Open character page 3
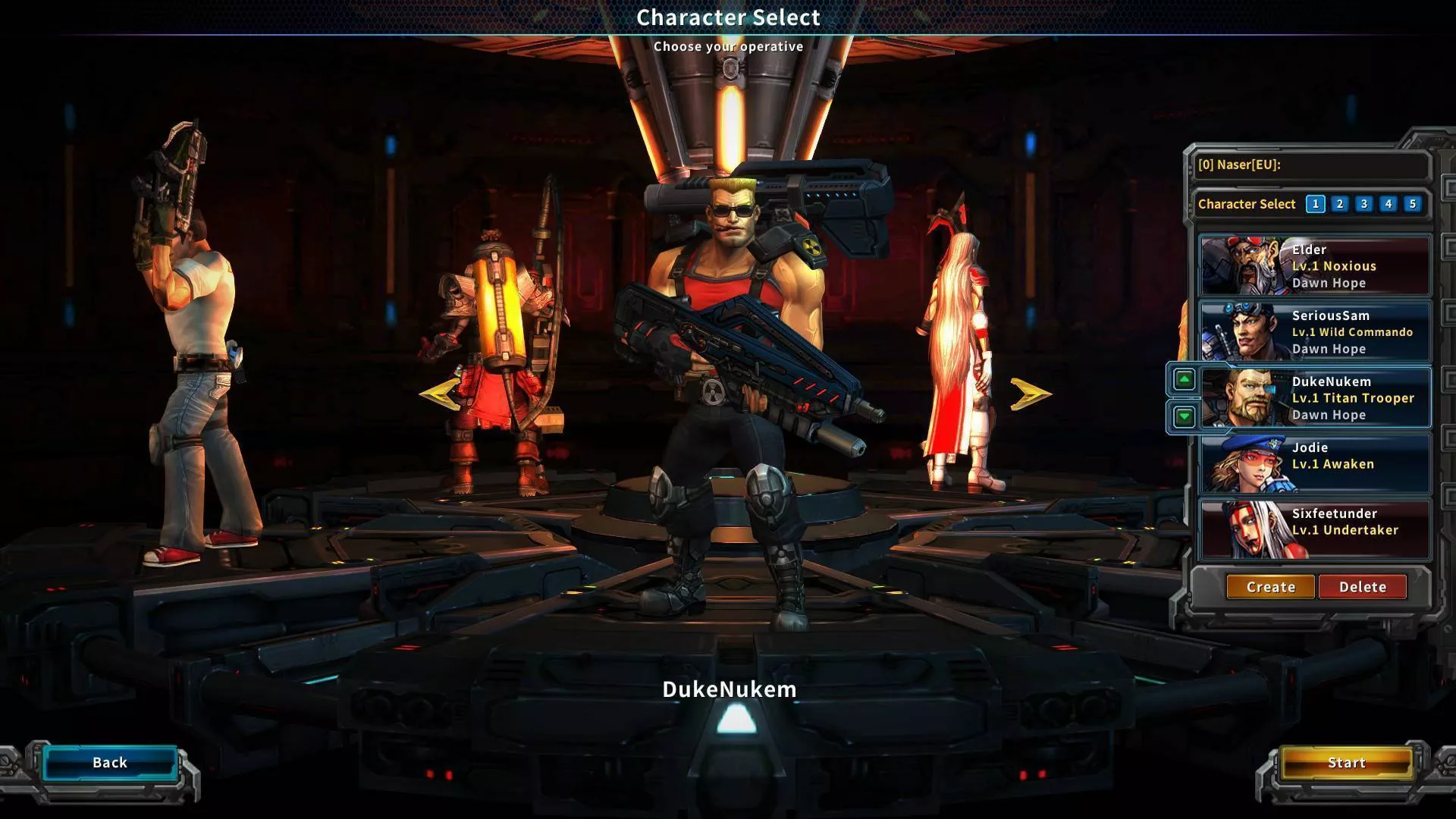Image resolution: width=1456 pixels, height=819 pixels. [1364, 204]
